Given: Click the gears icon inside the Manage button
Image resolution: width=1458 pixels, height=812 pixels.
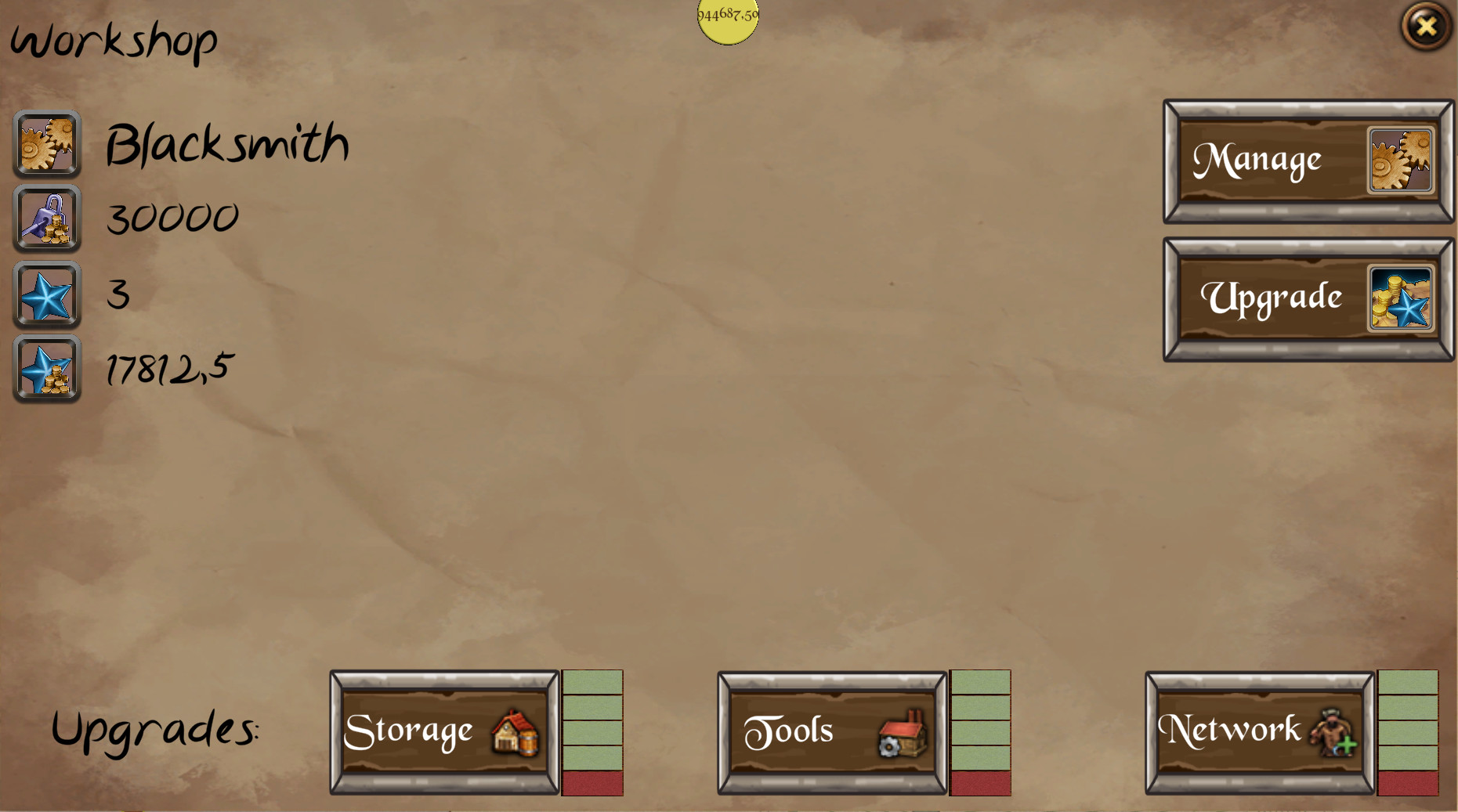Looking at the screenshot, I should click(x=1402, y=160).
